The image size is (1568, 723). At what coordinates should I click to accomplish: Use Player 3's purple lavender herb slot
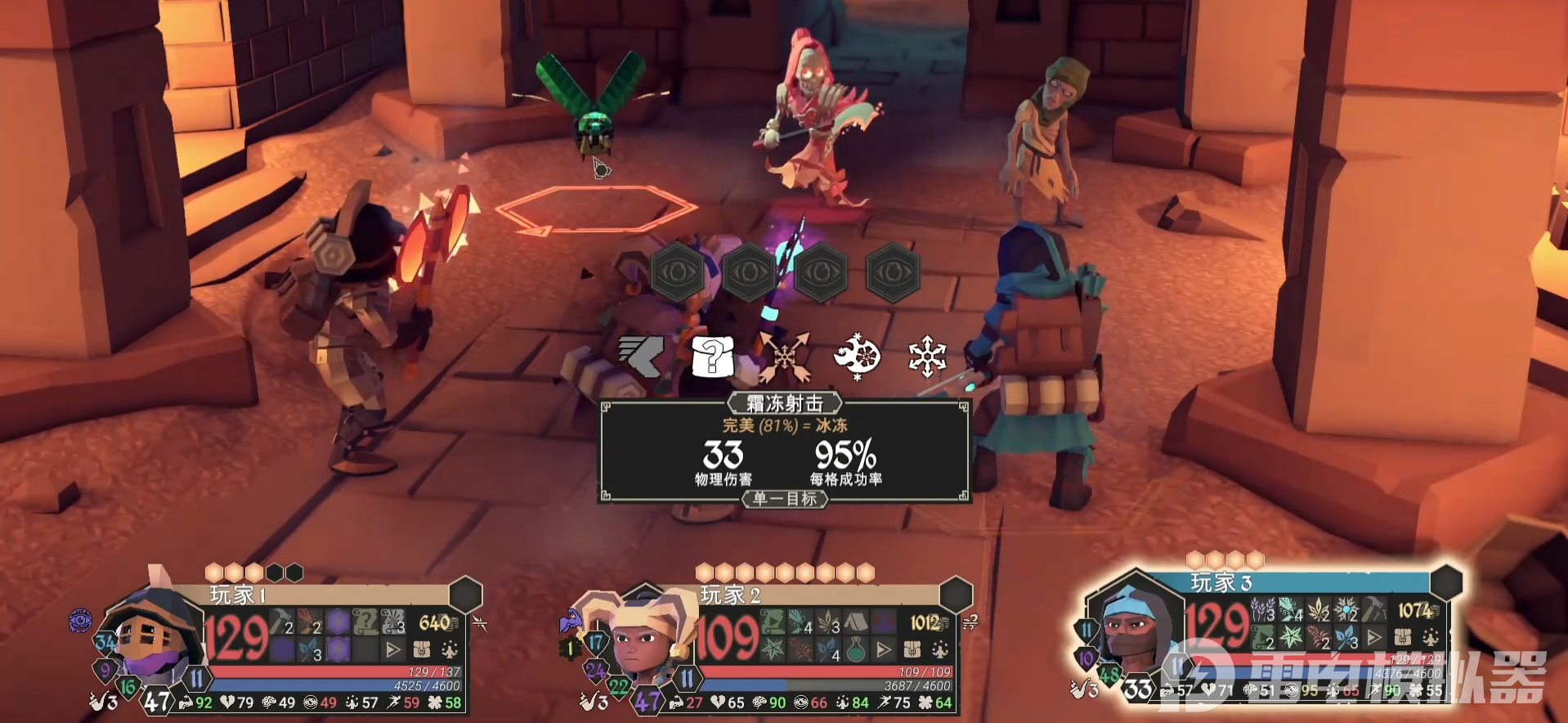[x=1263, y=610]
